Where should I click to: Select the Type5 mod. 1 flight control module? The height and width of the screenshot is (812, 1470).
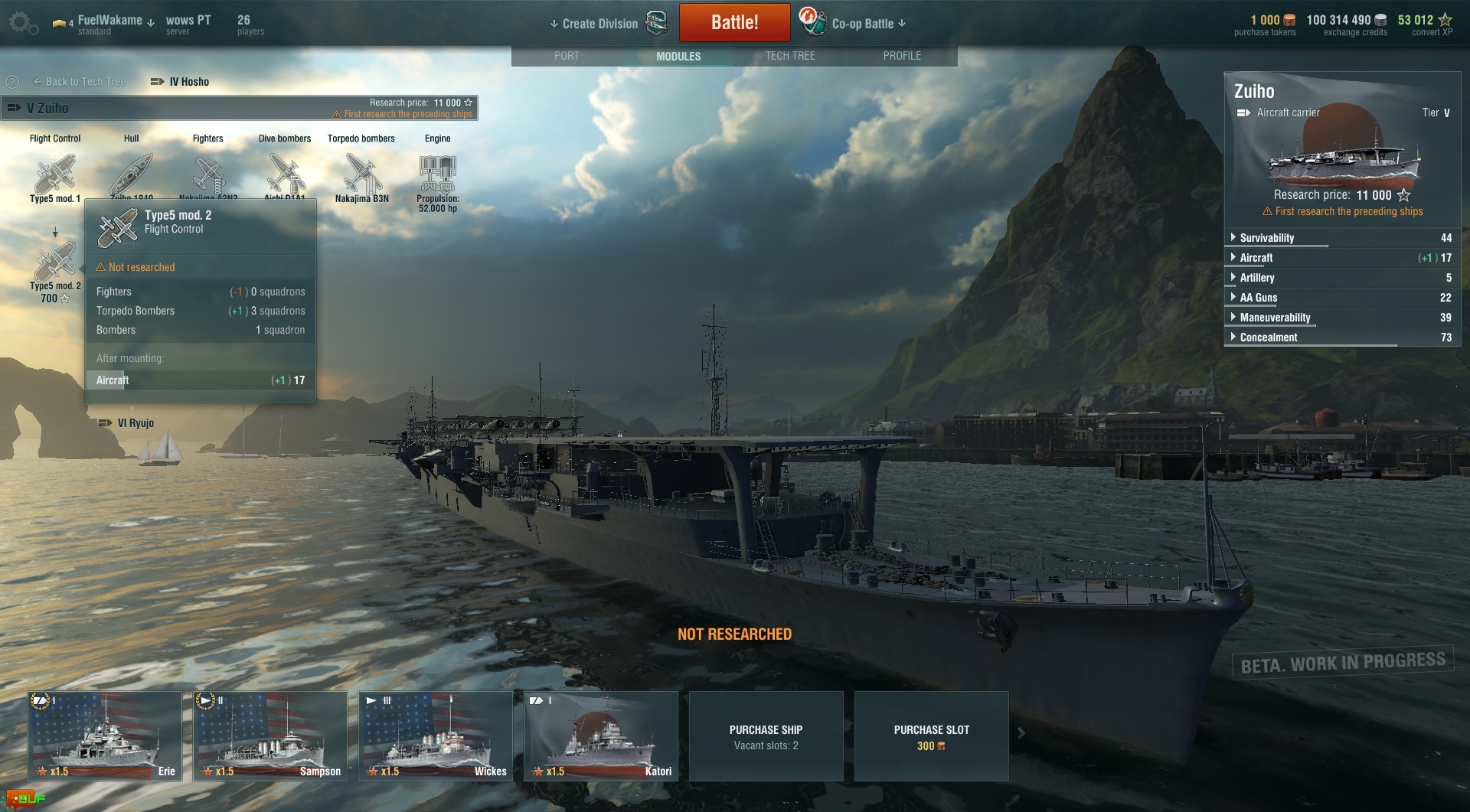point(55,175)
